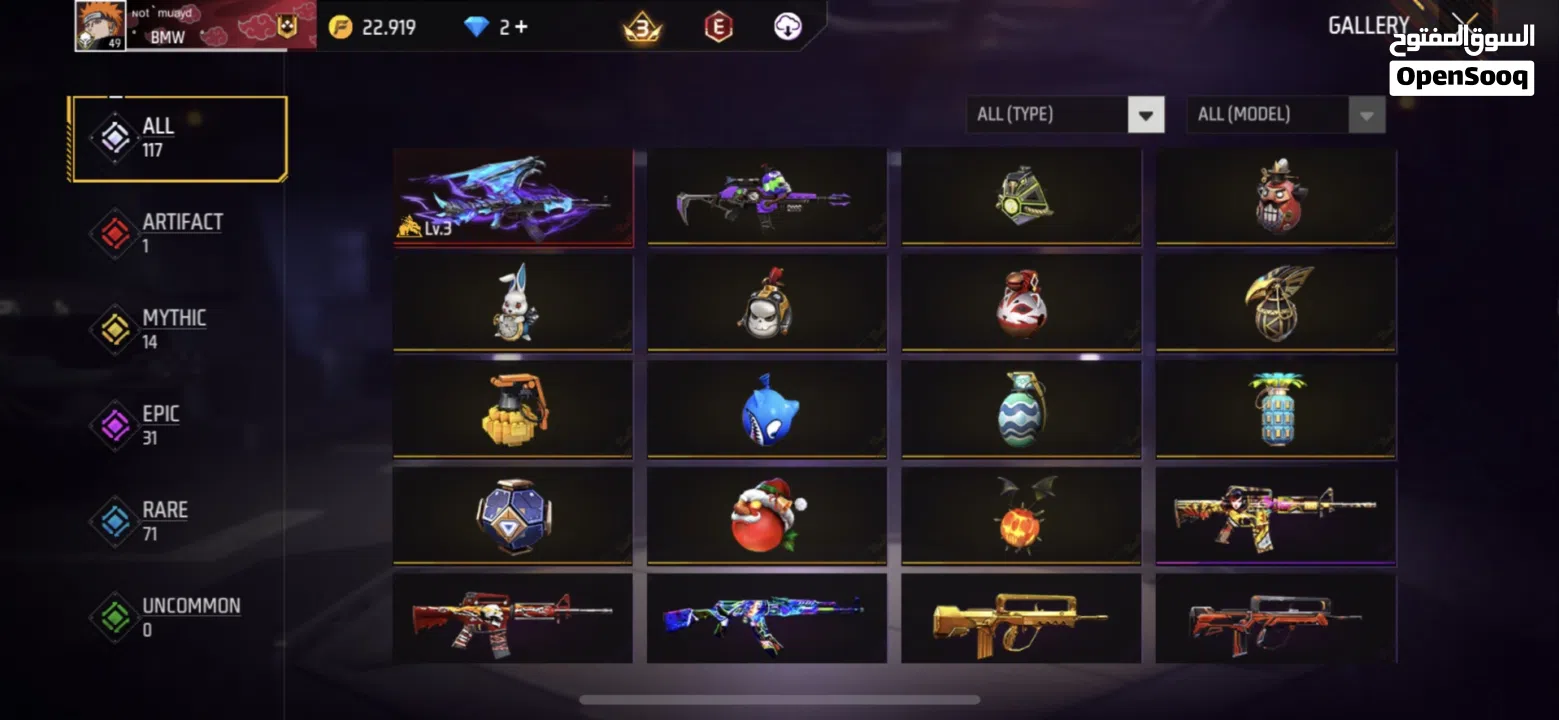This screenshot has width=1559, height=720.
Task: Open the ALL (TYPE) dropdown
Action: click(1063, 114)
